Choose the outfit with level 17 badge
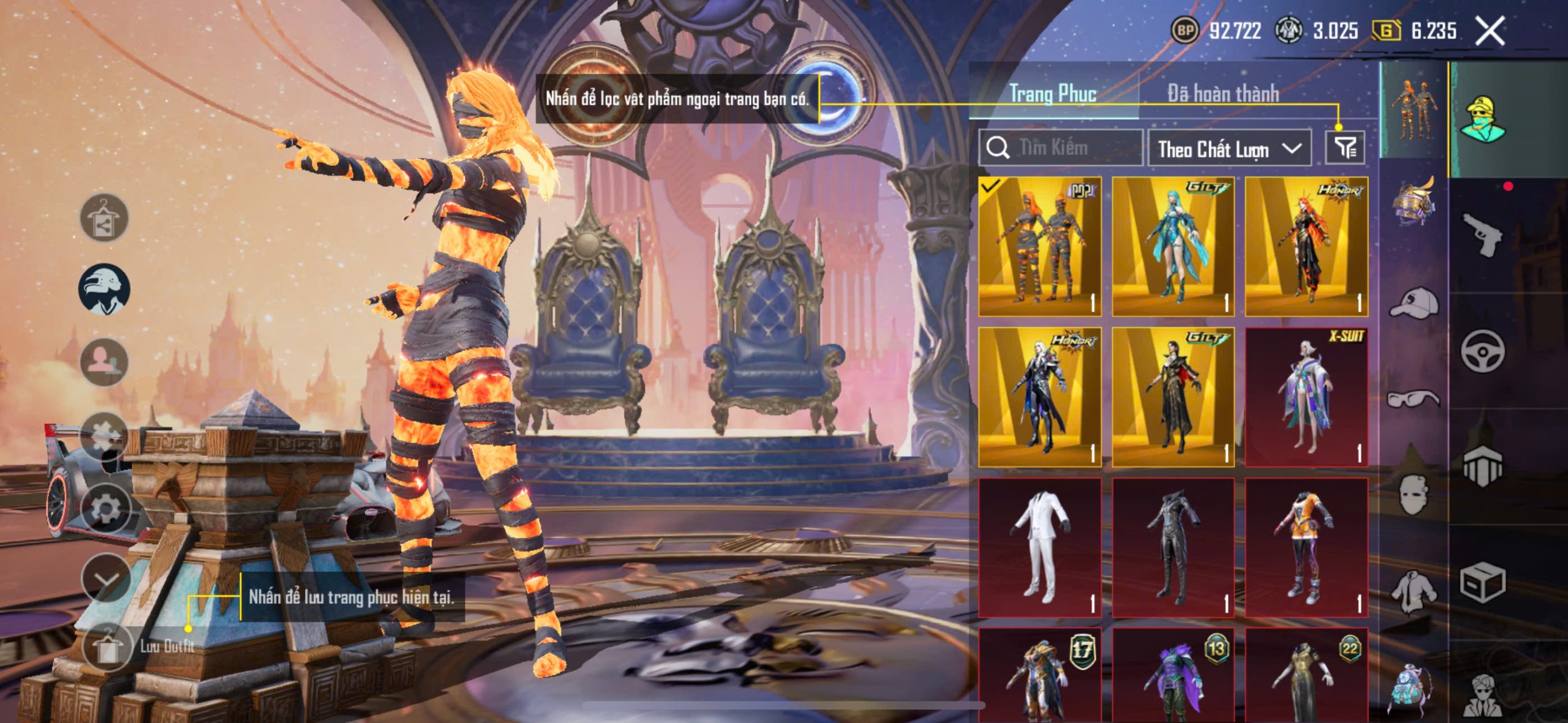Screen dimensions: 1568x723 click(x=1040, y=676)
